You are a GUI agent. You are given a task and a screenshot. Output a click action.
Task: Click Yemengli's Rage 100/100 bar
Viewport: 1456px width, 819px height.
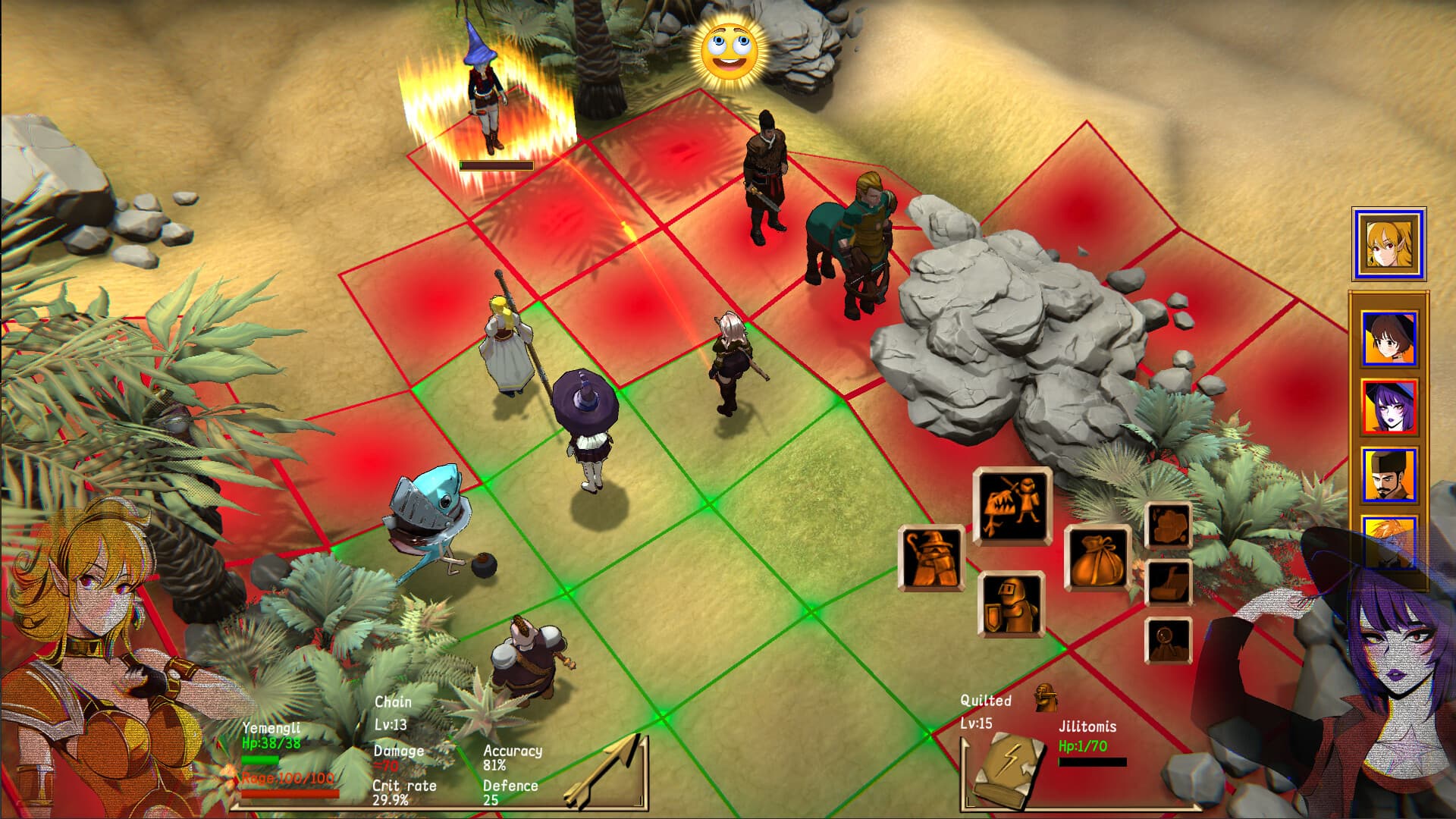pyautogui.click(x=292, y=792)
